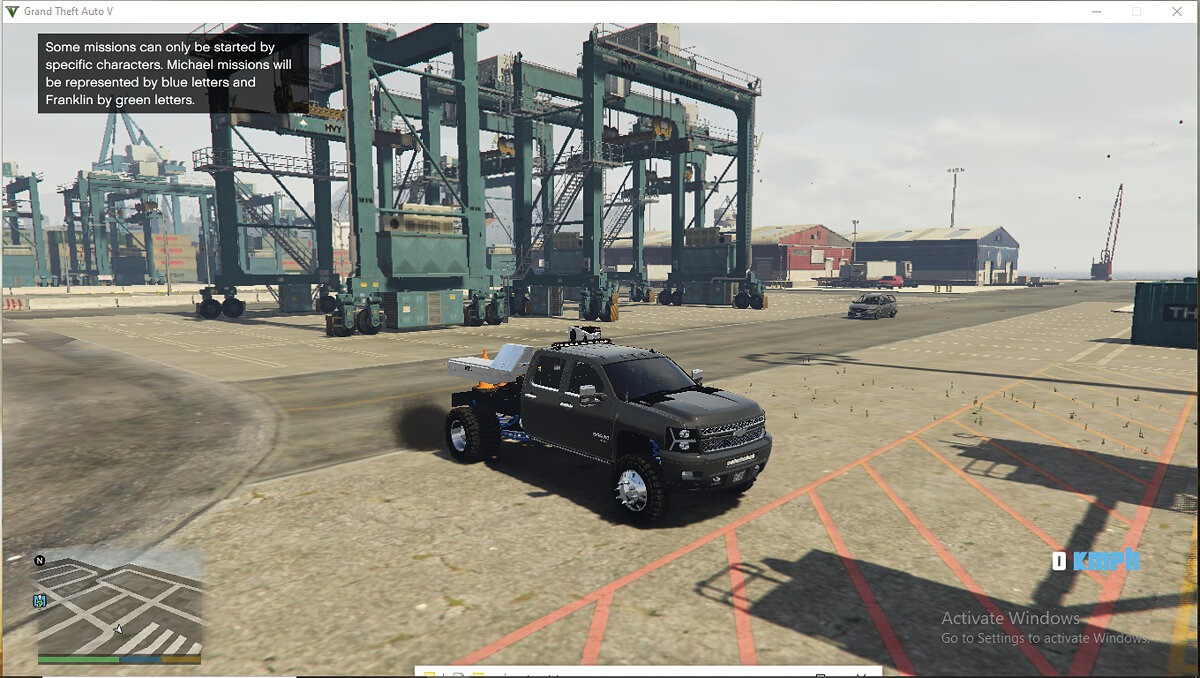The width and height of the screenshot is (1200, 678).
Task: Select the blue Michael mission blip
Action: click(40, 601)
